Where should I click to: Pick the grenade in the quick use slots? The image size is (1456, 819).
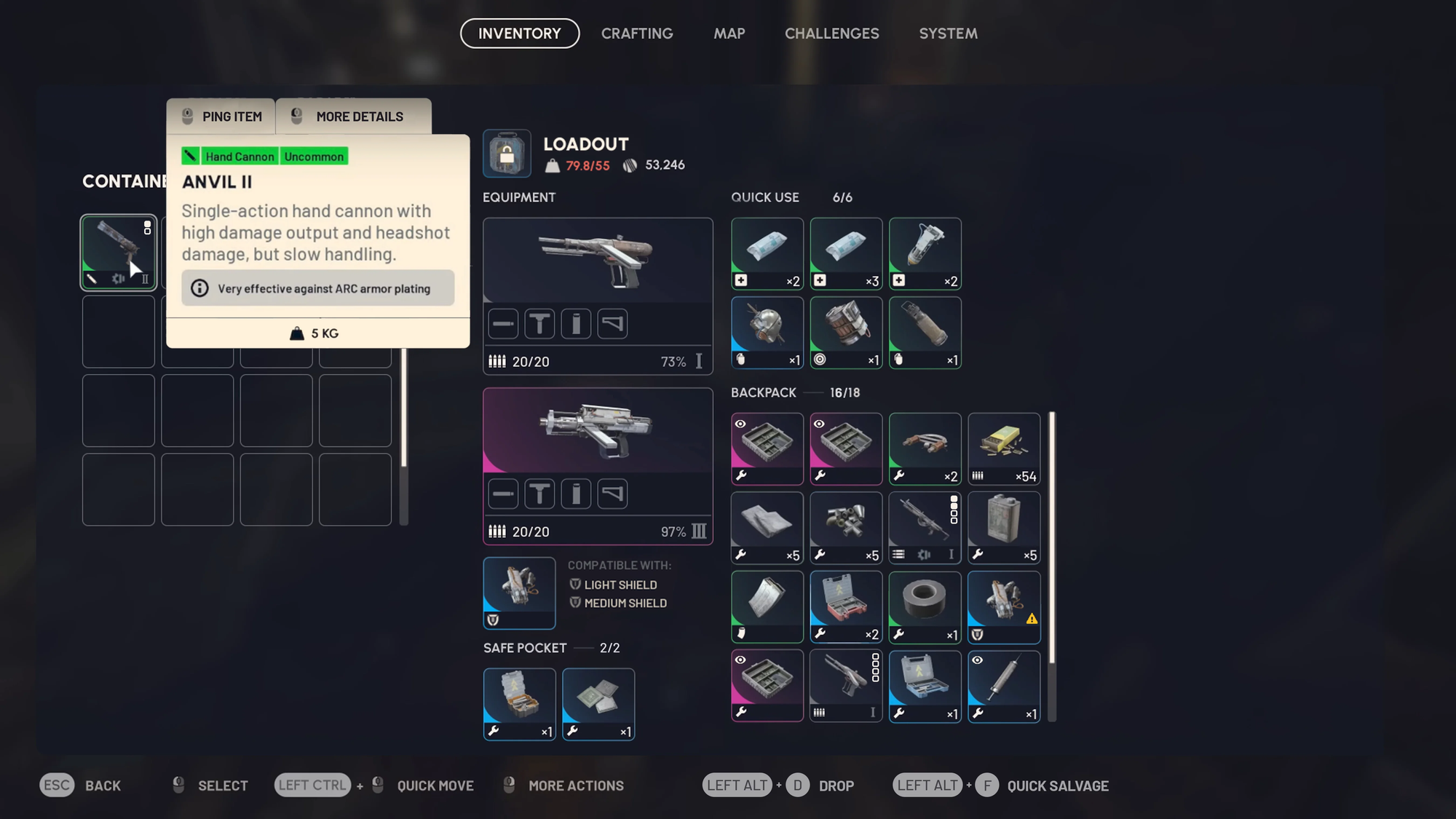[767, 332]
